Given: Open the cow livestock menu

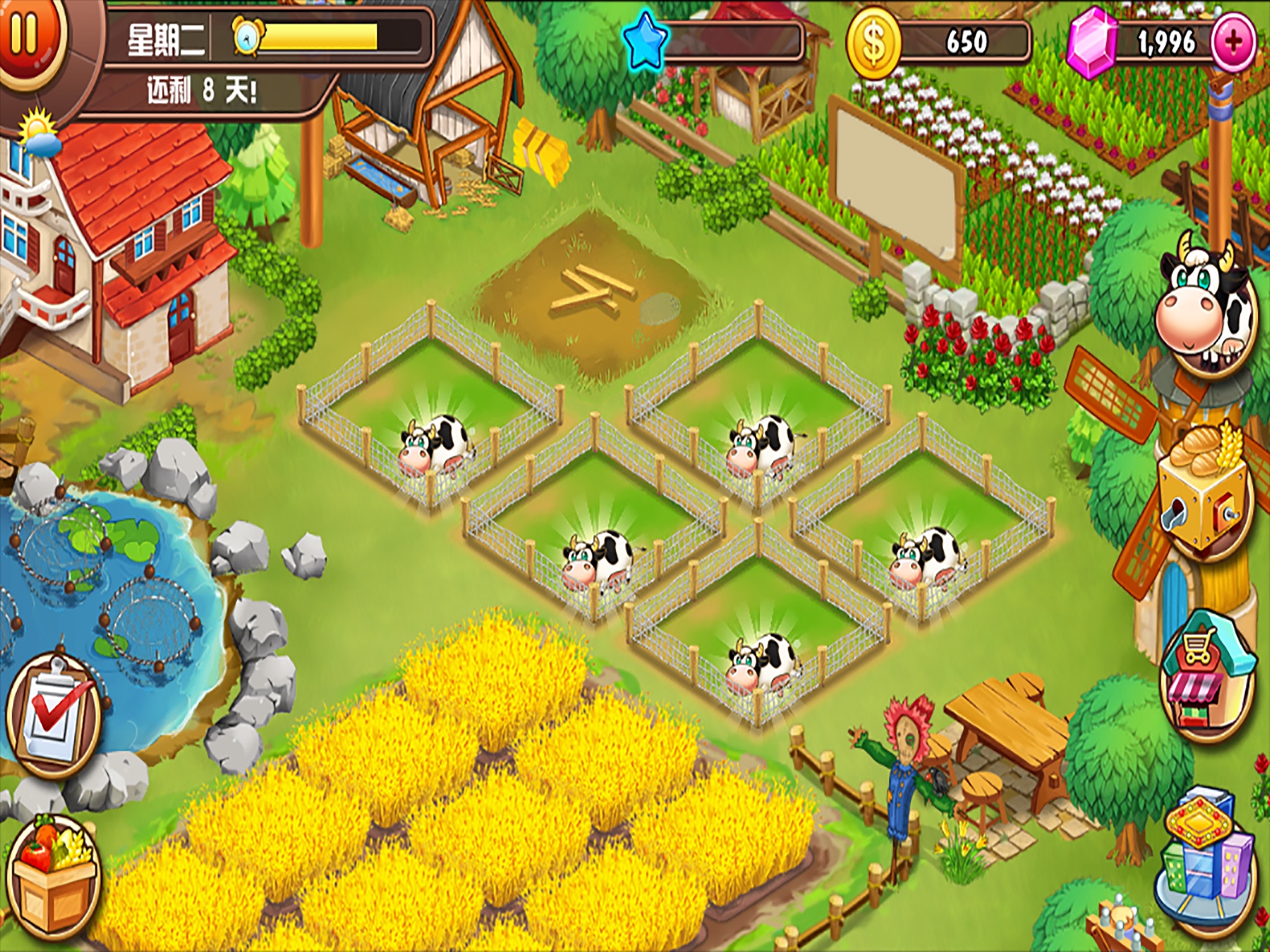Looking at the screenshot, I should [1206, 309].
